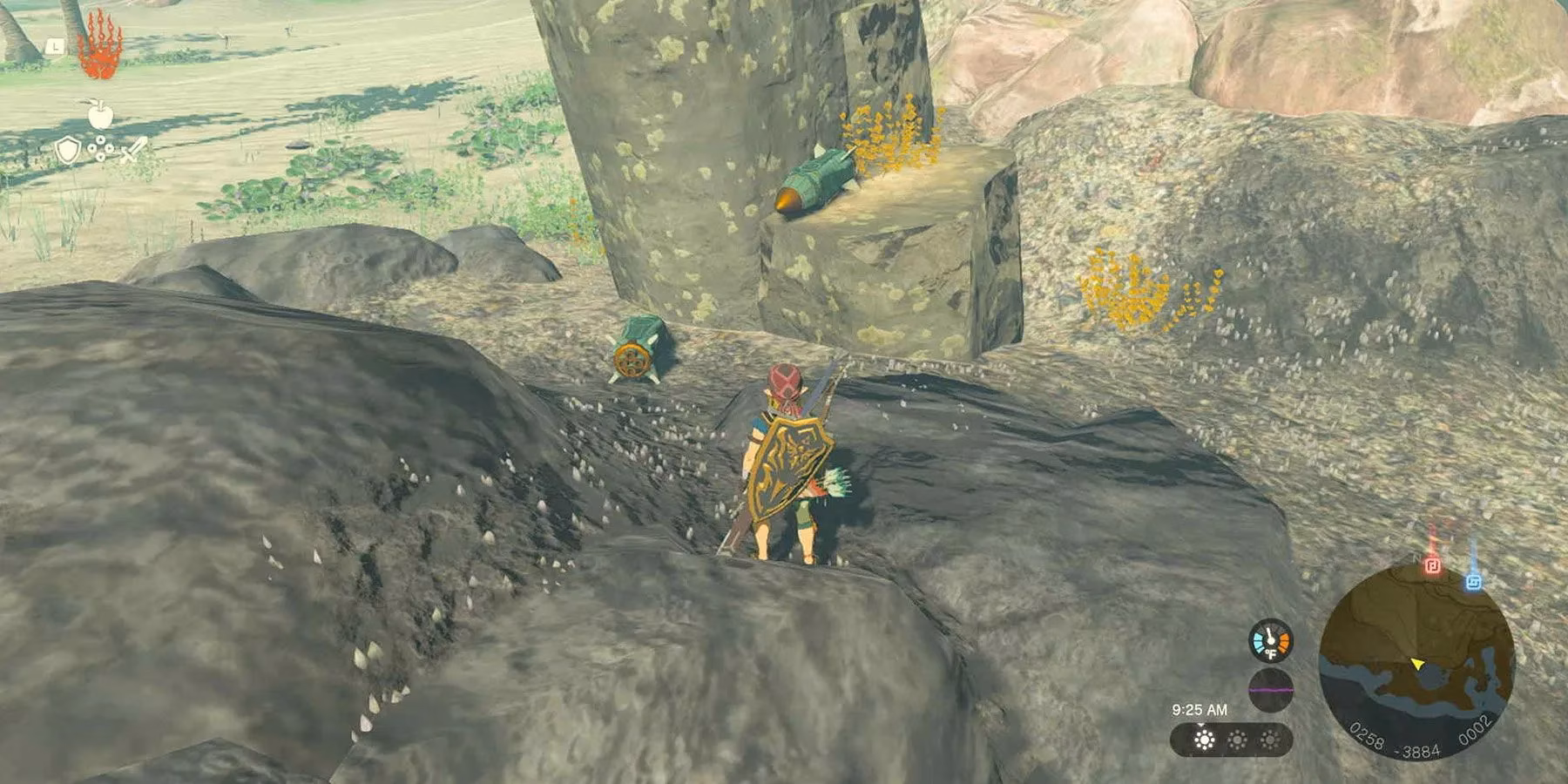Select the blue pin marker on minimap
This screenshot has height=784, width=1568.
pos(1473,580)
